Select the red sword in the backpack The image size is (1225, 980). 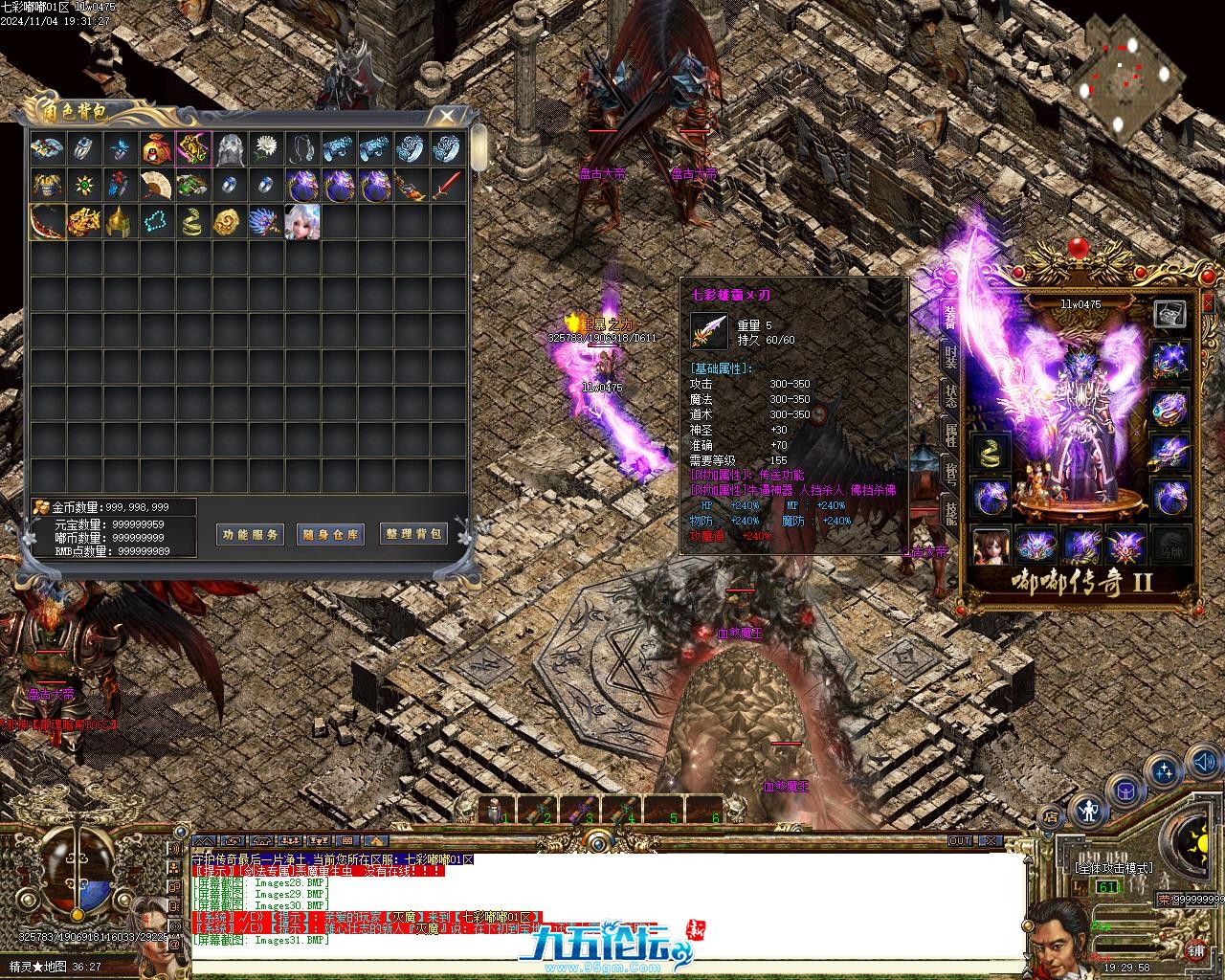point(448,185)
